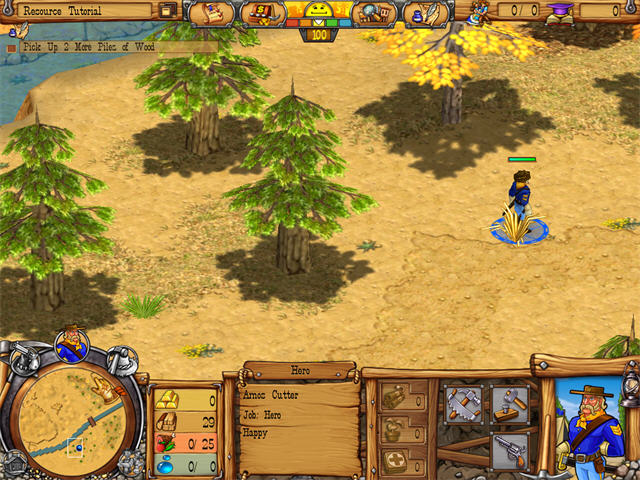Click the magnifying glass button
The width and height of the screenshot is (640, 480).
point(371,14)
